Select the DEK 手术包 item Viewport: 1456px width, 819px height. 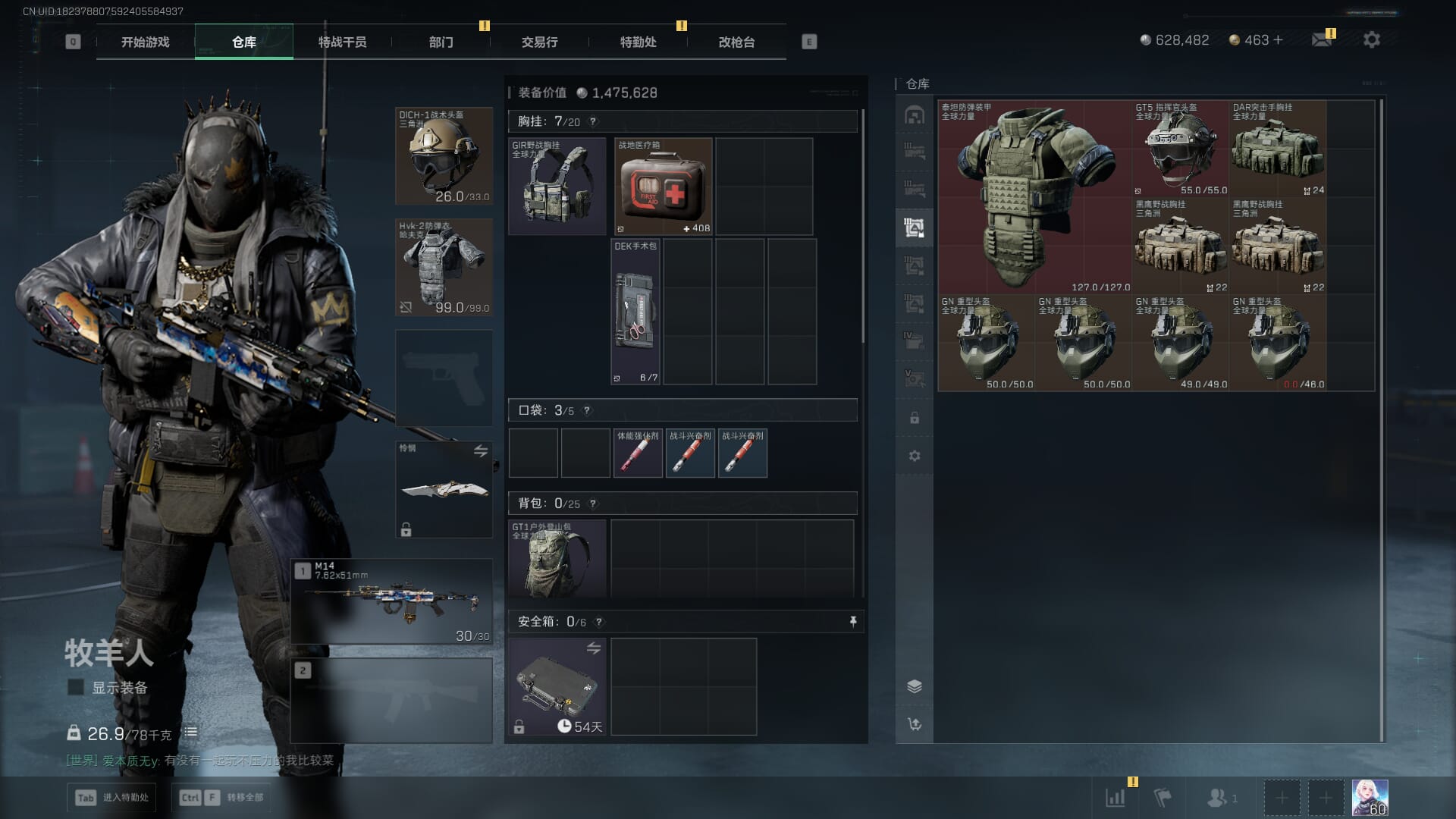point(635,312)
